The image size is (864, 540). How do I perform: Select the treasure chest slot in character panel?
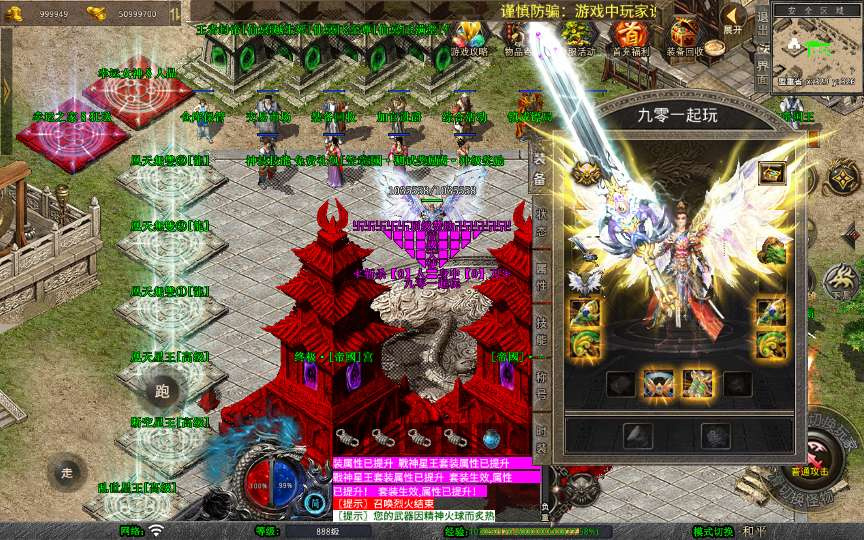(x=770, y=173)
